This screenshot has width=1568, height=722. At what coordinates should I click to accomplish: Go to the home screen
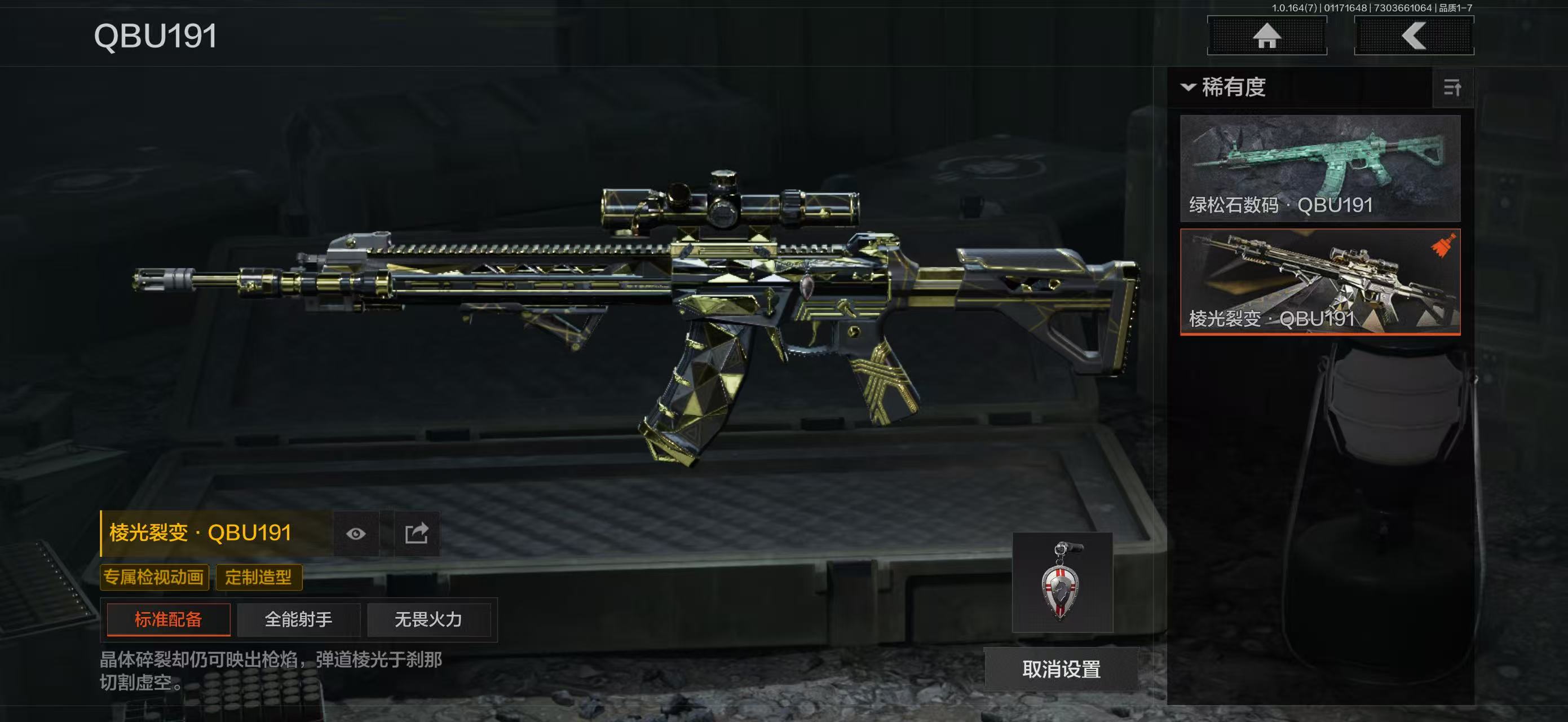[1267, 36]
